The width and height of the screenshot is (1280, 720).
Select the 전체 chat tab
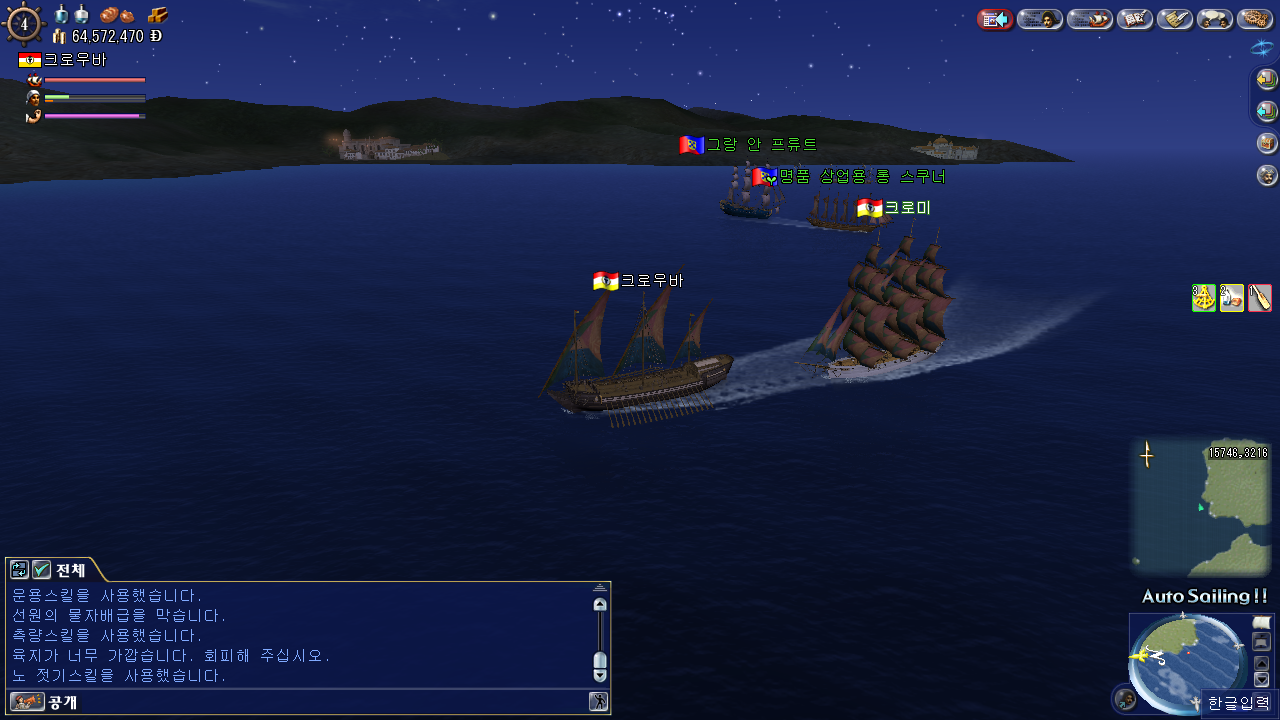[70, 570]
